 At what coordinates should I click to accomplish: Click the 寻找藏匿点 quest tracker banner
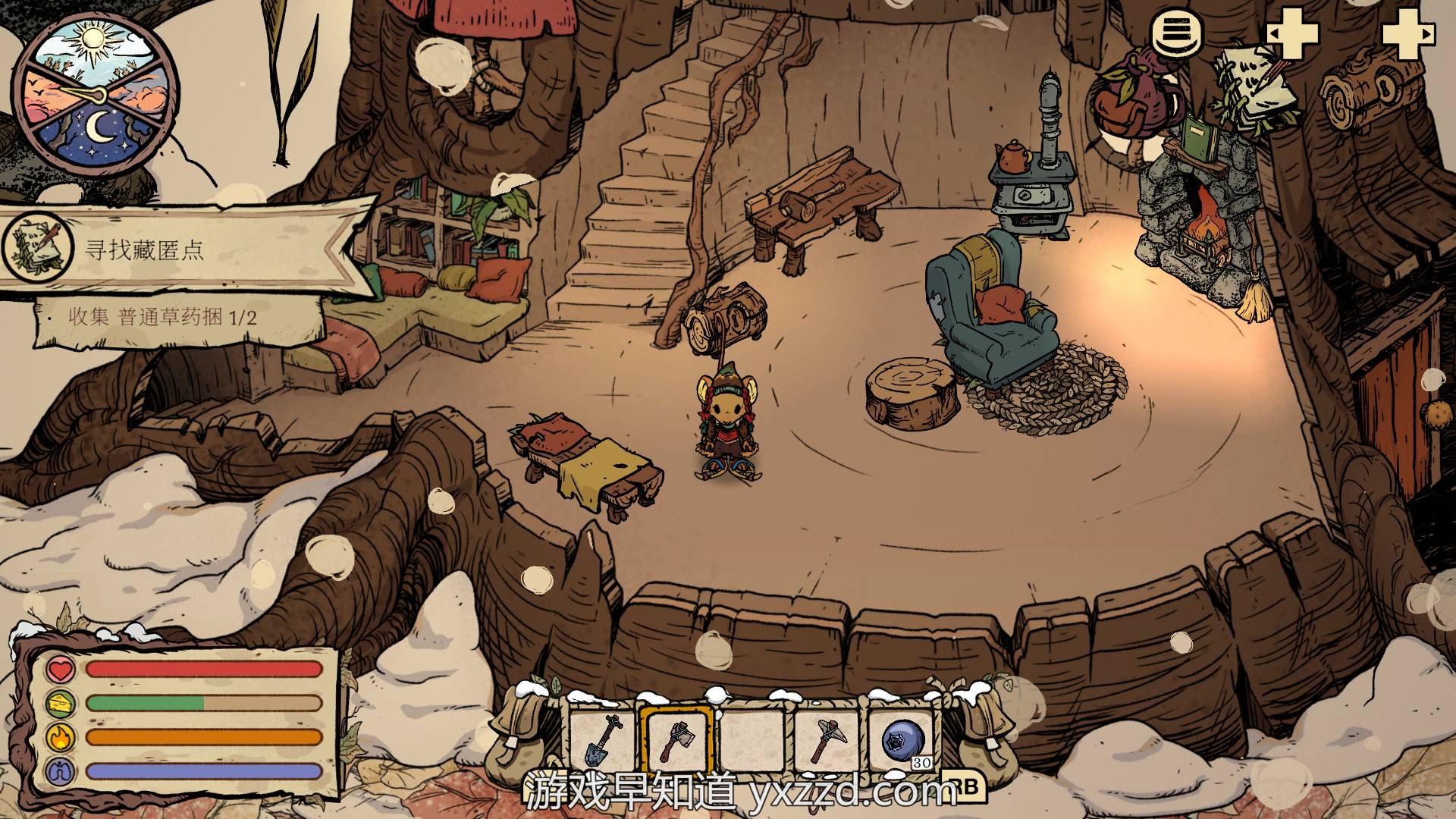[182, 249]
